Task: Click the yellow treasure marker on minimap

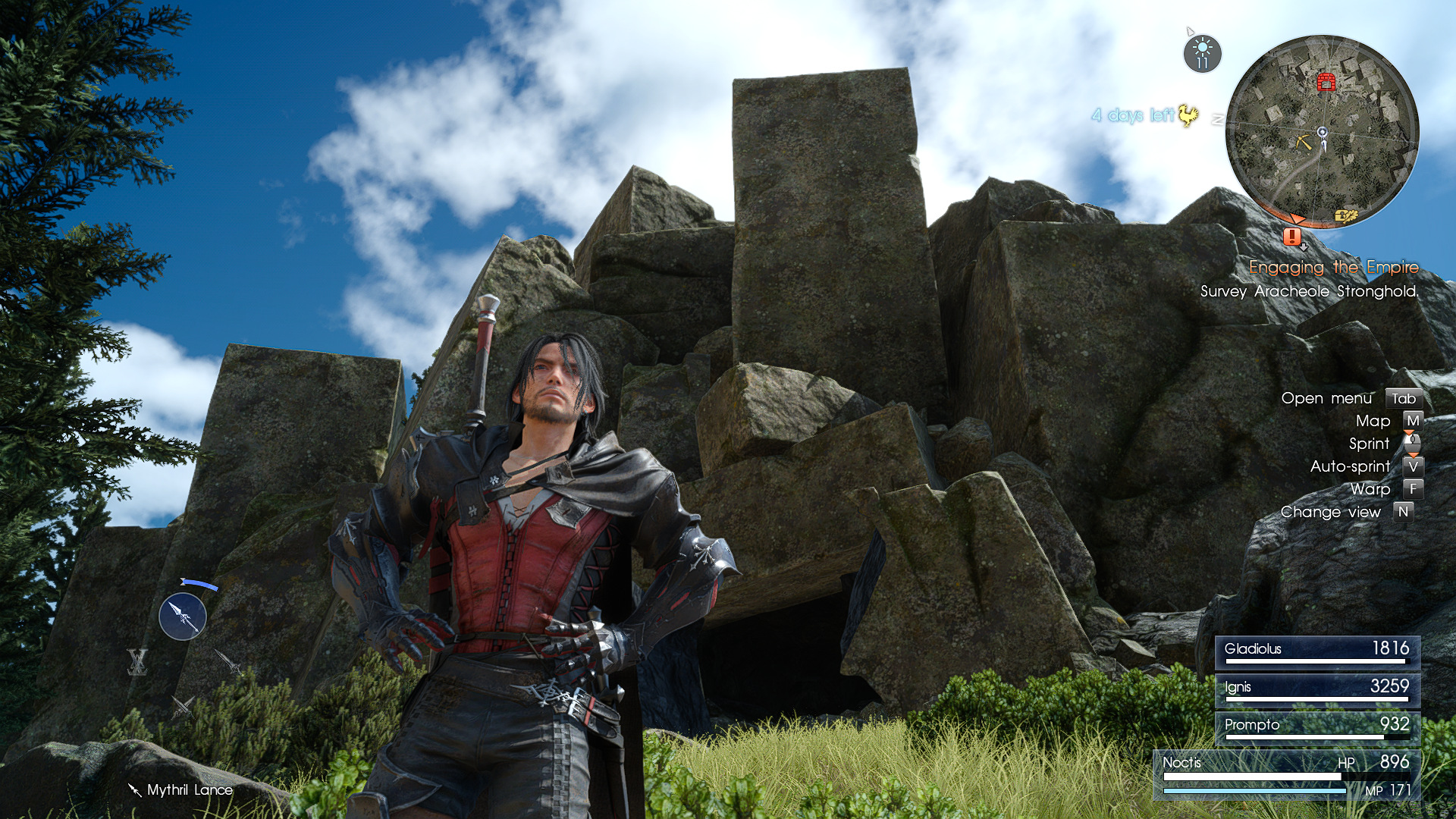Action: click(1345, 216)
